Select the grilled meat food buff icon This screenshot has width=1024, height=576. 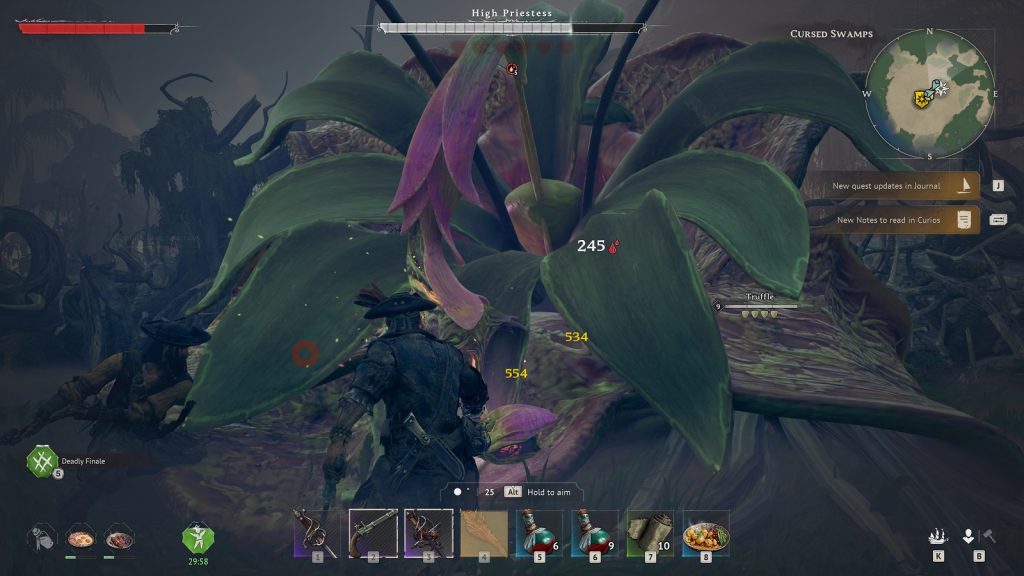click(118, 538)
